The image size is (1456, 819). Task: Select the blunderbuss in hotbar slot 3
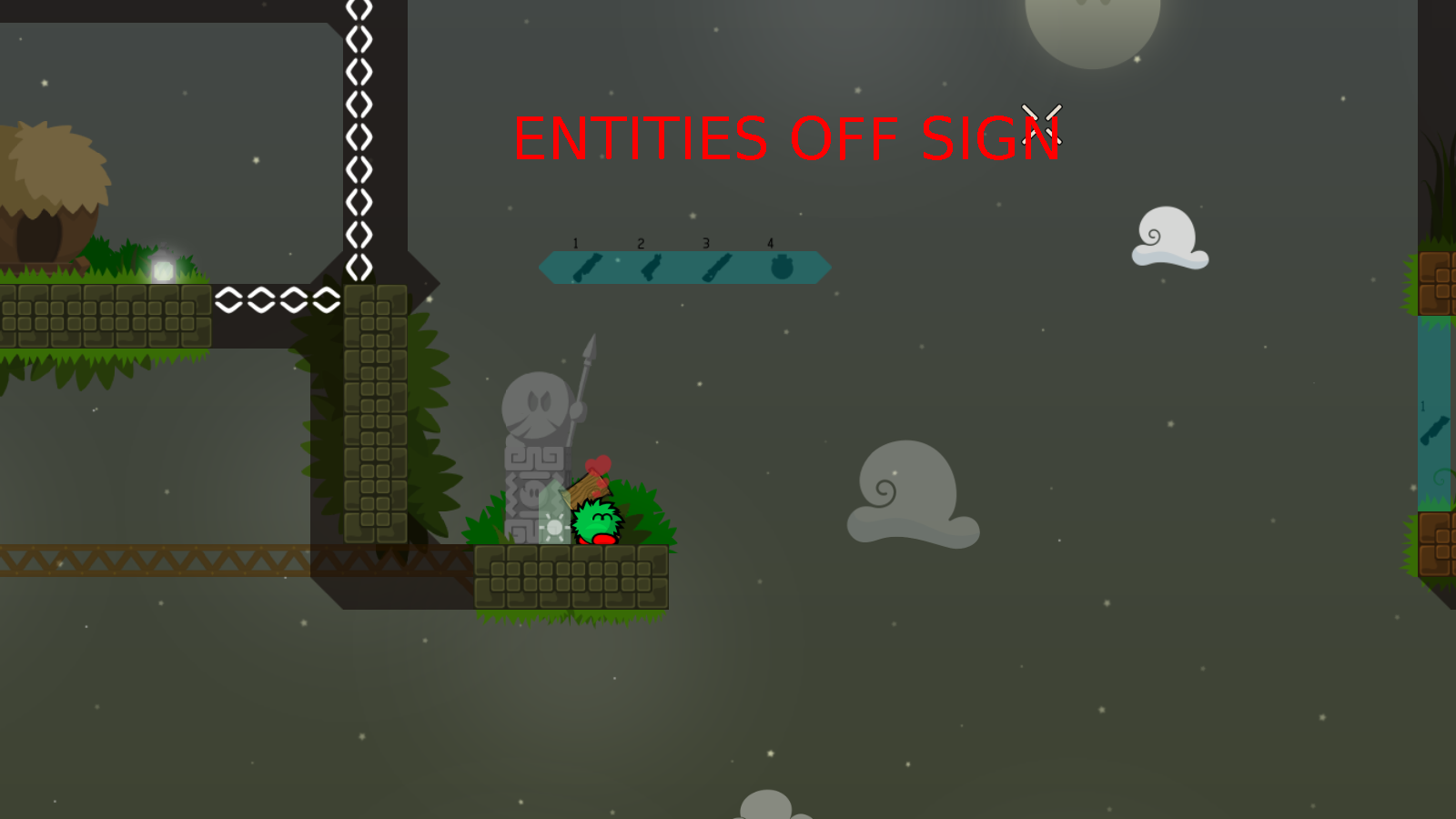(717, 267)
